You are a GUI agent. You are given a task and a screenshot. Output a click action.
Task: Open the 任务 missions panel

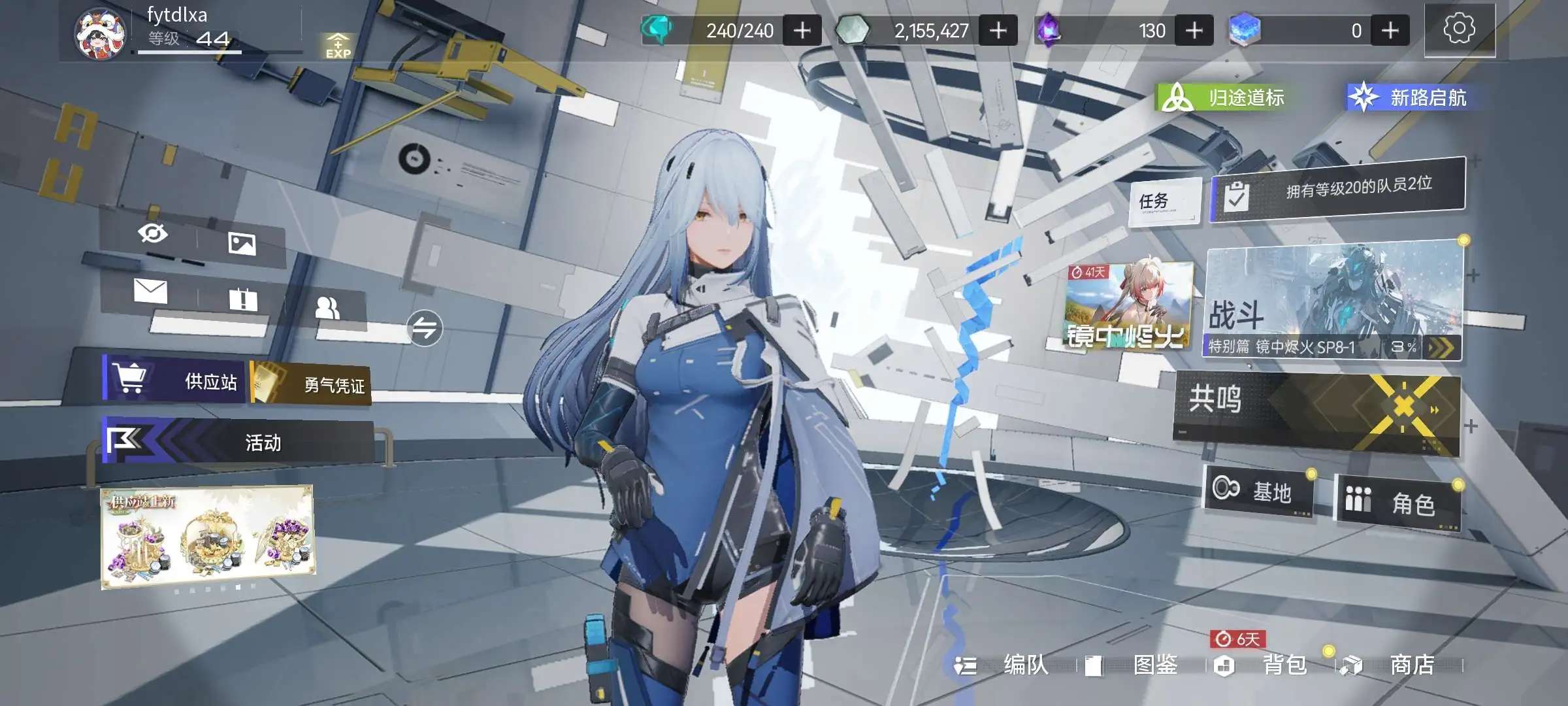(x=1164, y=201)
